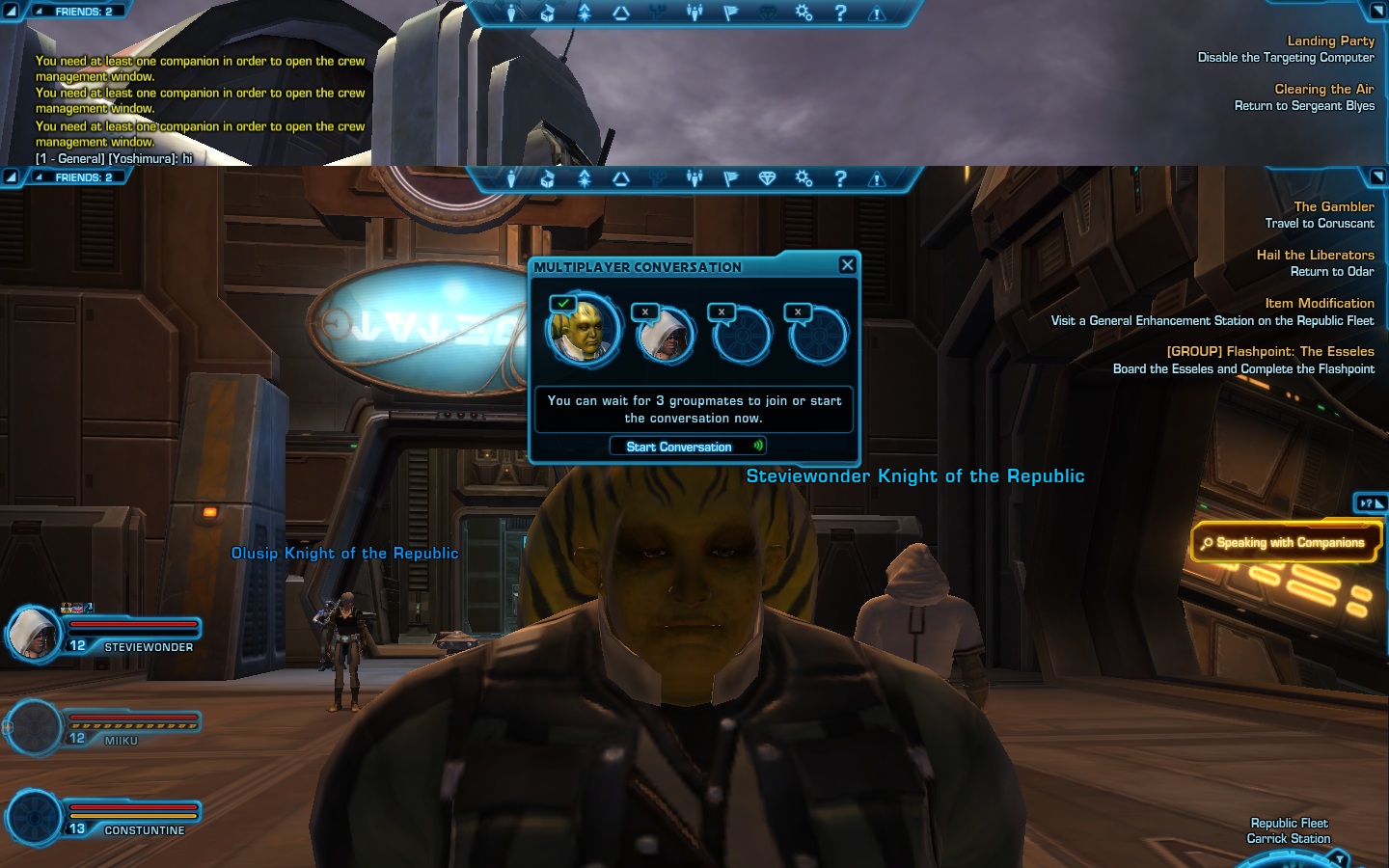Select The Gambler quest in tracker
Screen dimensions: 1389x868
pos(1333,206)
